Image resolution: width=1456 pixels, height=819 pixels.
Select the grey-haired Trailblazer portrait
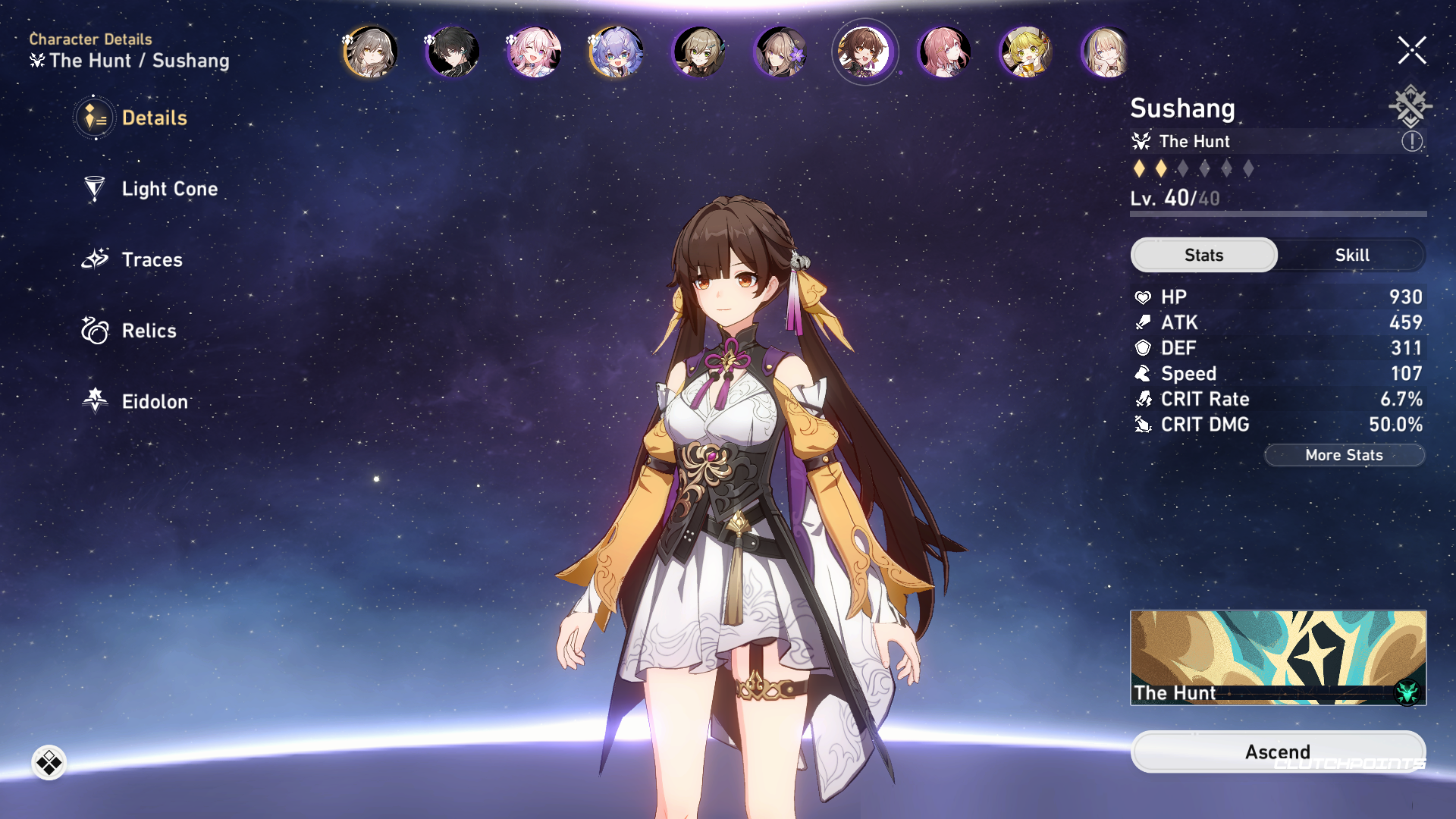[371, 52]
